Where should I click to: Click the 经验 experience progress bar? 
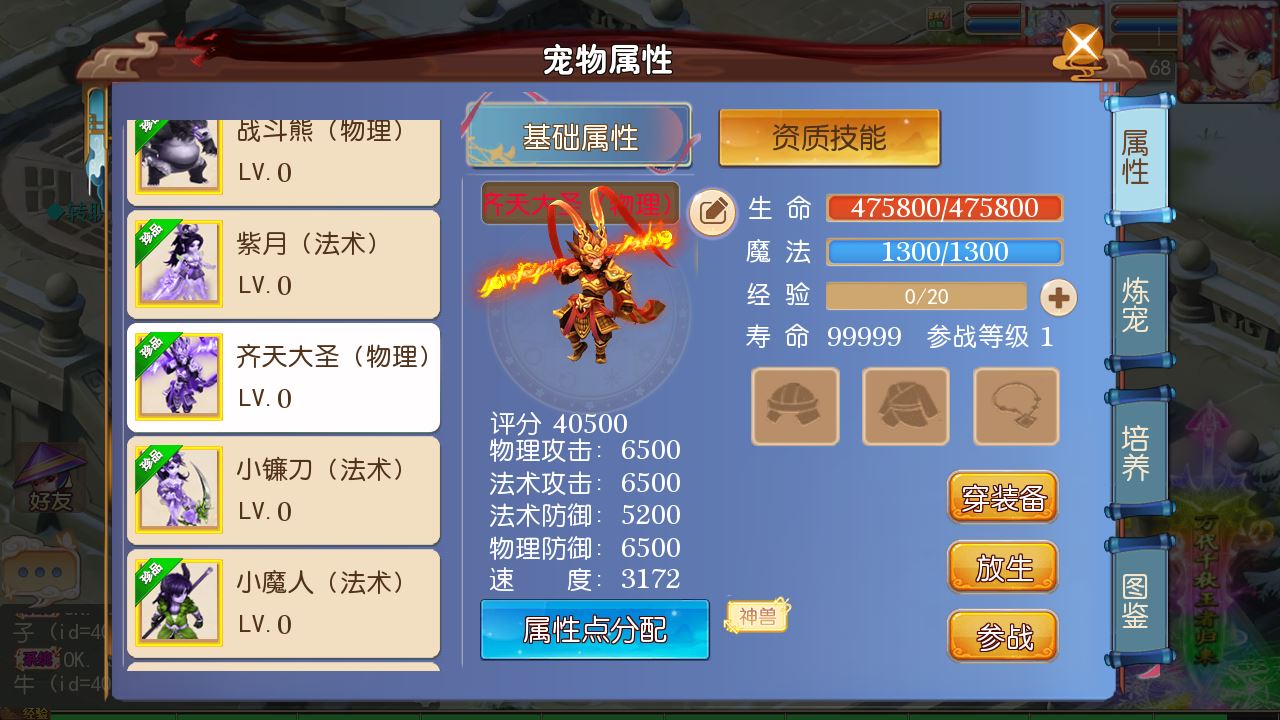(928, 295)
